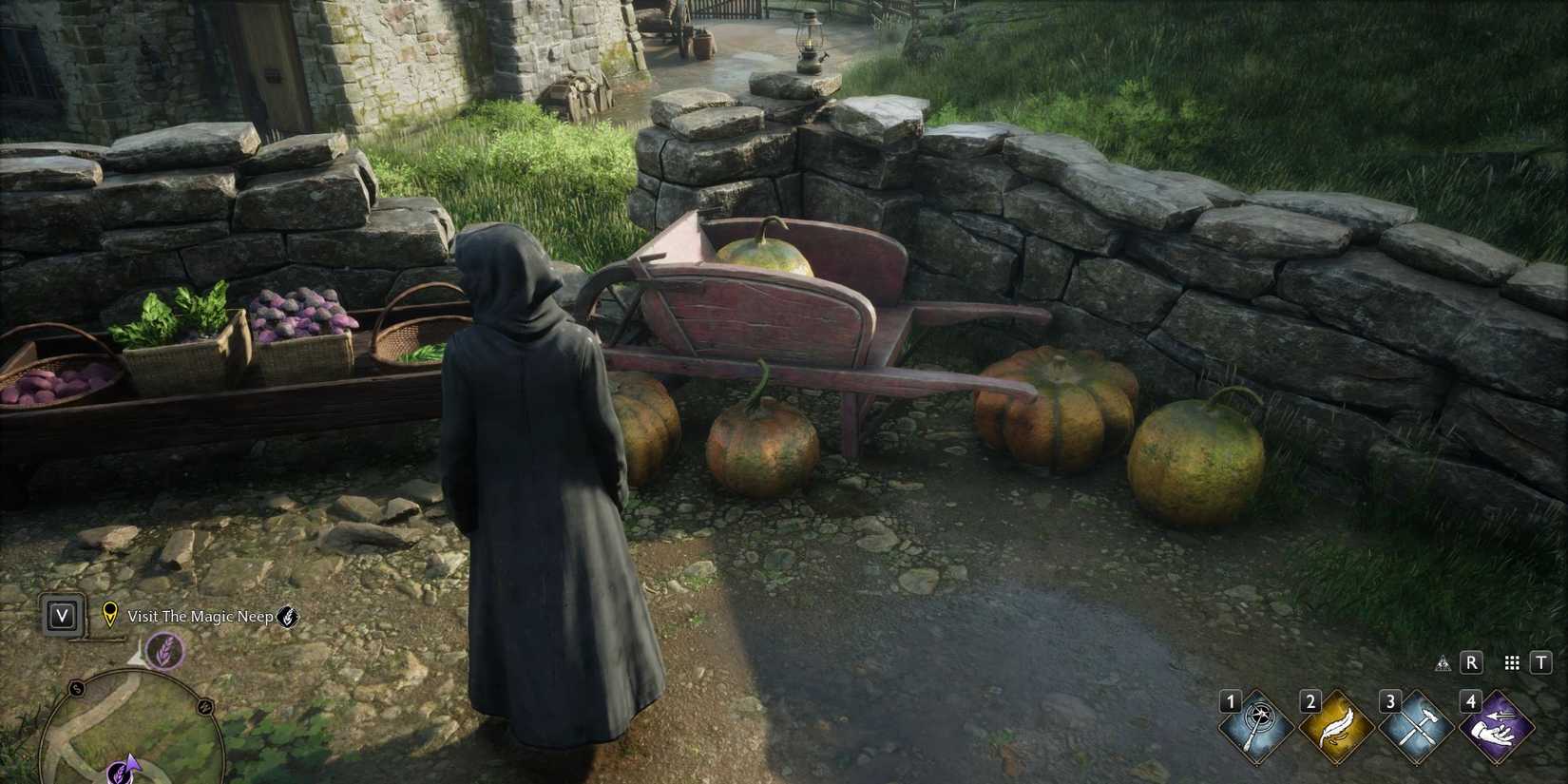Screen dimensions: 1568x784
Task: Select the plant marker inside the minimap
Action: [x=121, y=774]
